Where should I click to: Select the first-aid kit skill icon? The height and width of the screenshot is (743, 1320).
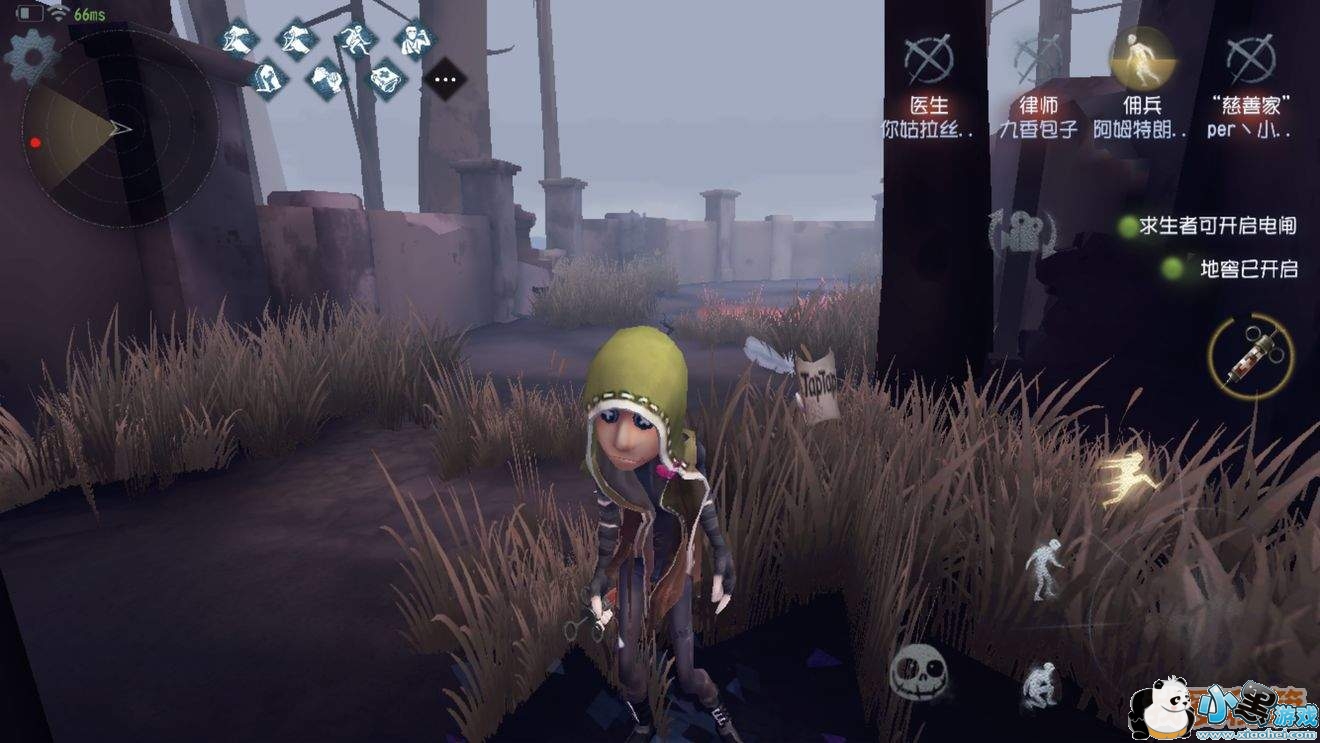[x=383, y=79]
